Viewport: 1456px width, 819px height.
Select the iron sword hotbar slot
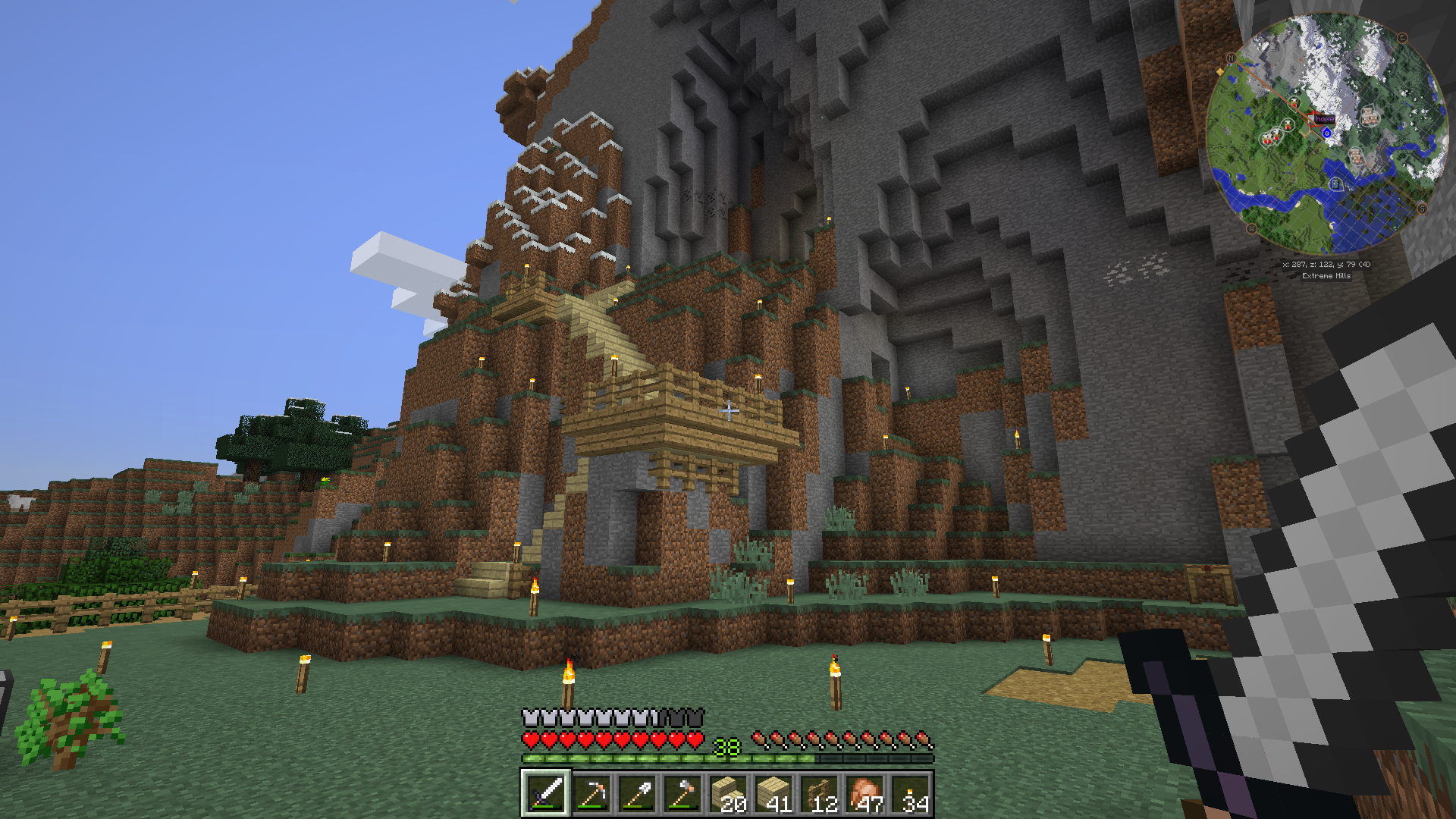coord(545,794)
